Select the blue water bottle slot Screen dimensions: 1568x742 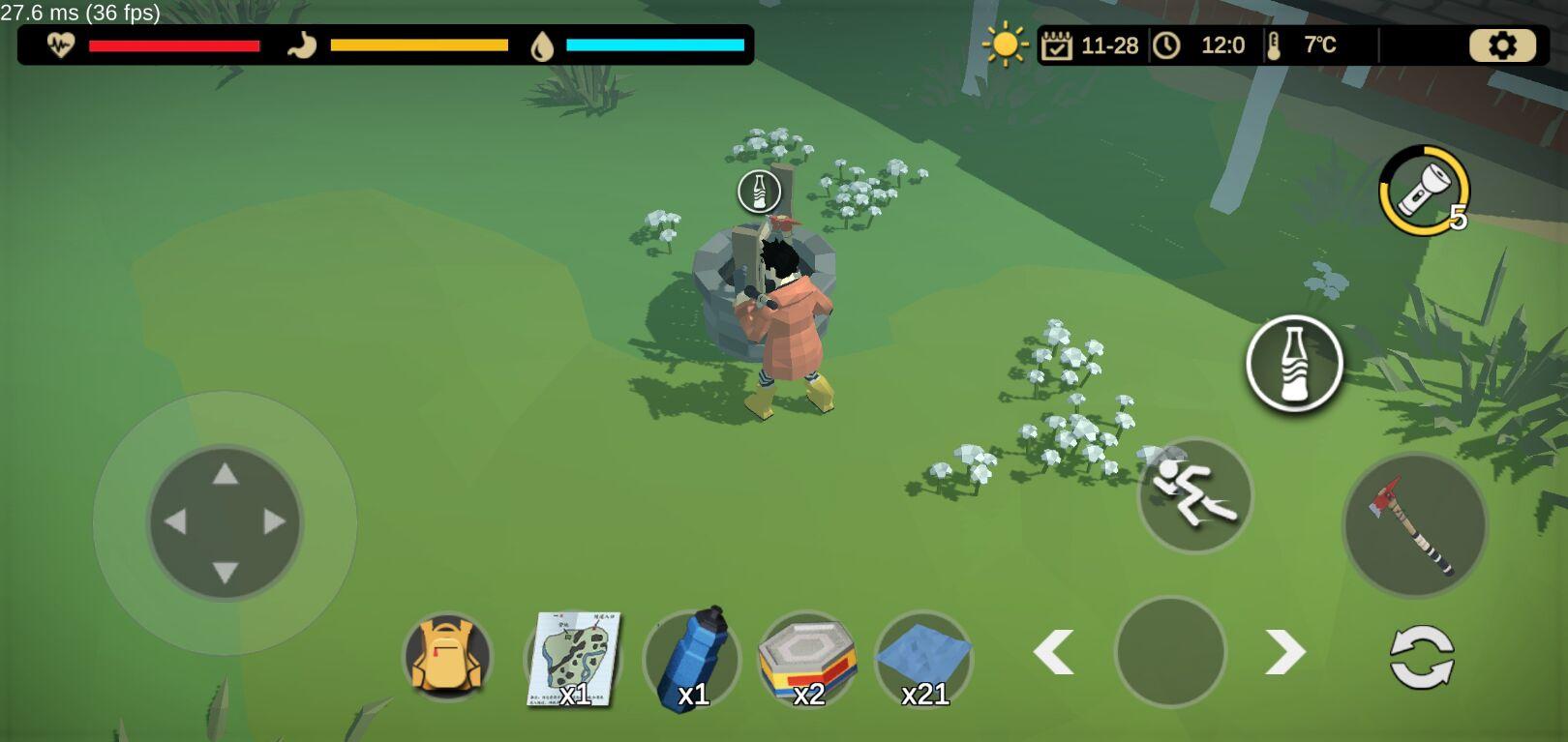coord(691,660)
